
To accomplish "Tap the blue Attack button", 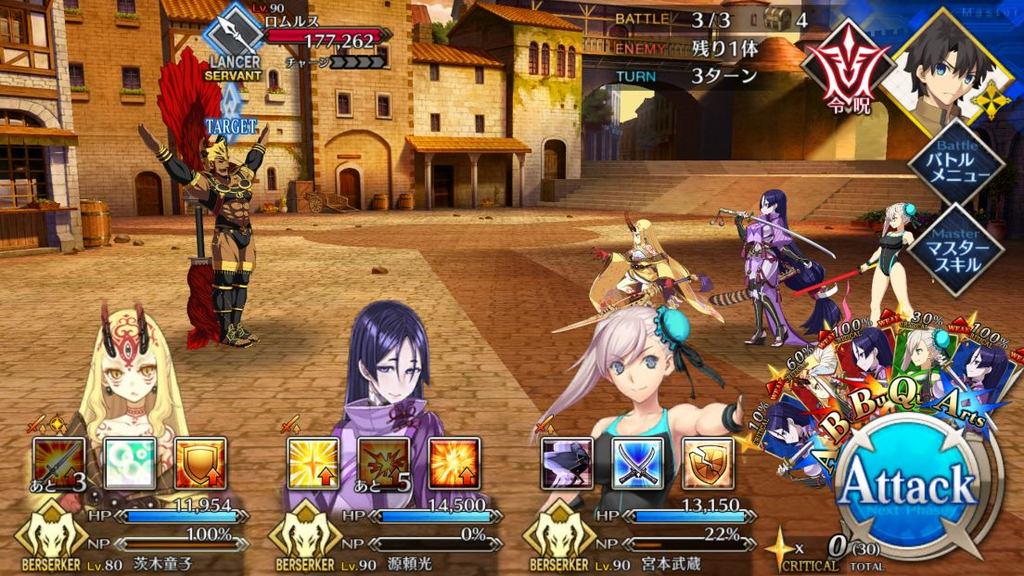I will (x=906, y=488).
